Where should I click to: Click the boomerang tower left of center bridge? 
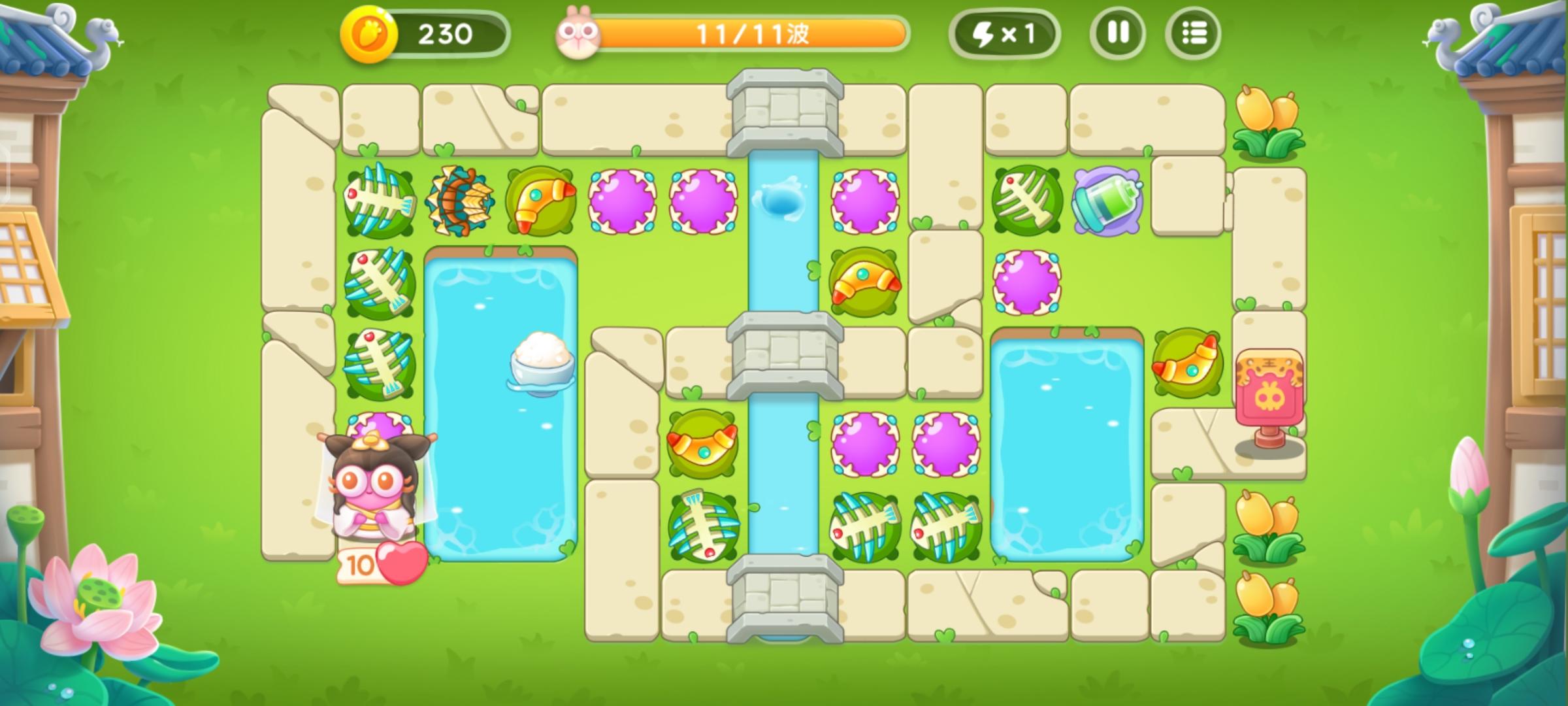click(x=702, y=445)
